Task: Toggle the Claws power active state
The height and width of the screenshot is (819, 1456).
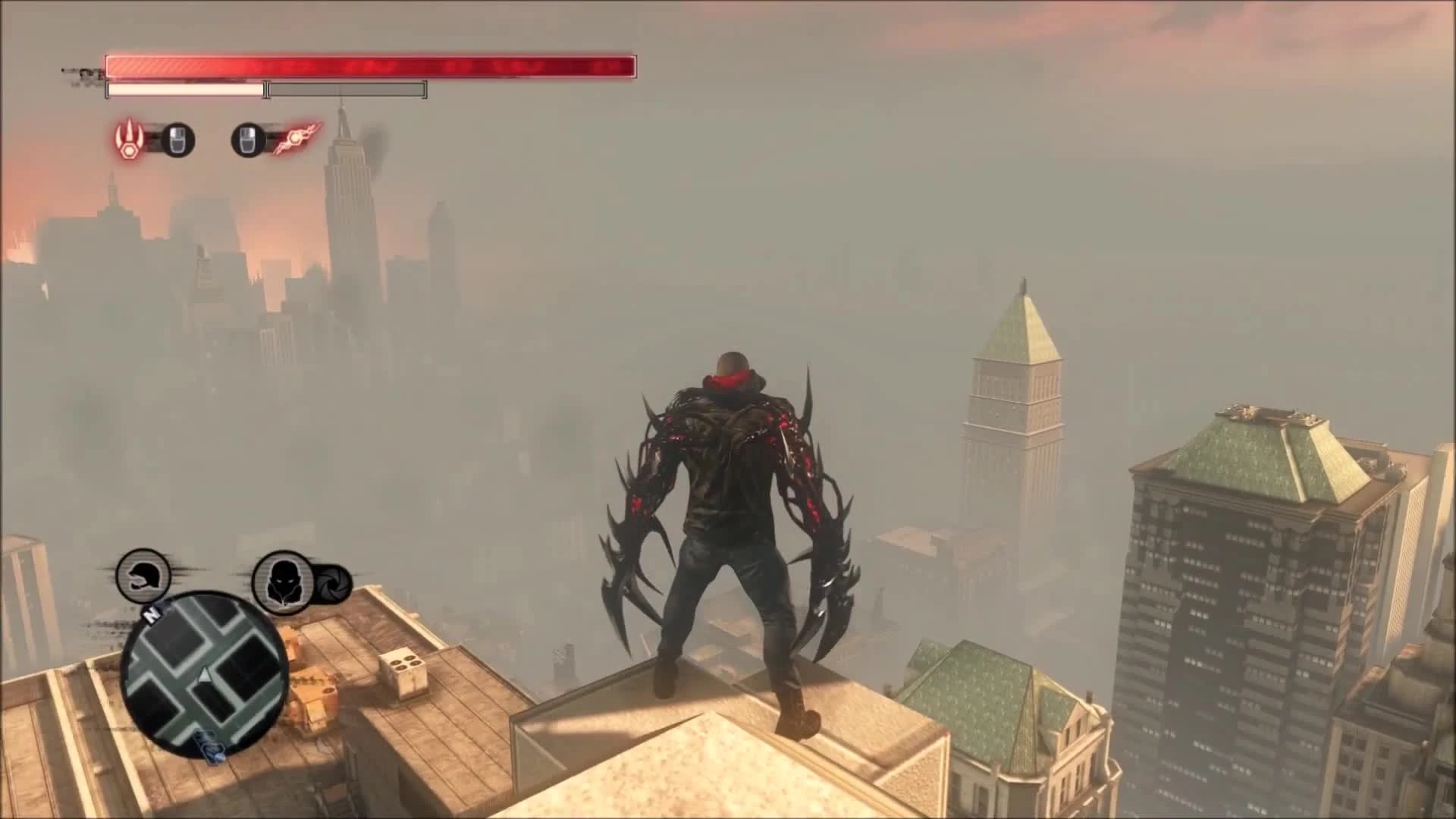Action: coord(130,140)
